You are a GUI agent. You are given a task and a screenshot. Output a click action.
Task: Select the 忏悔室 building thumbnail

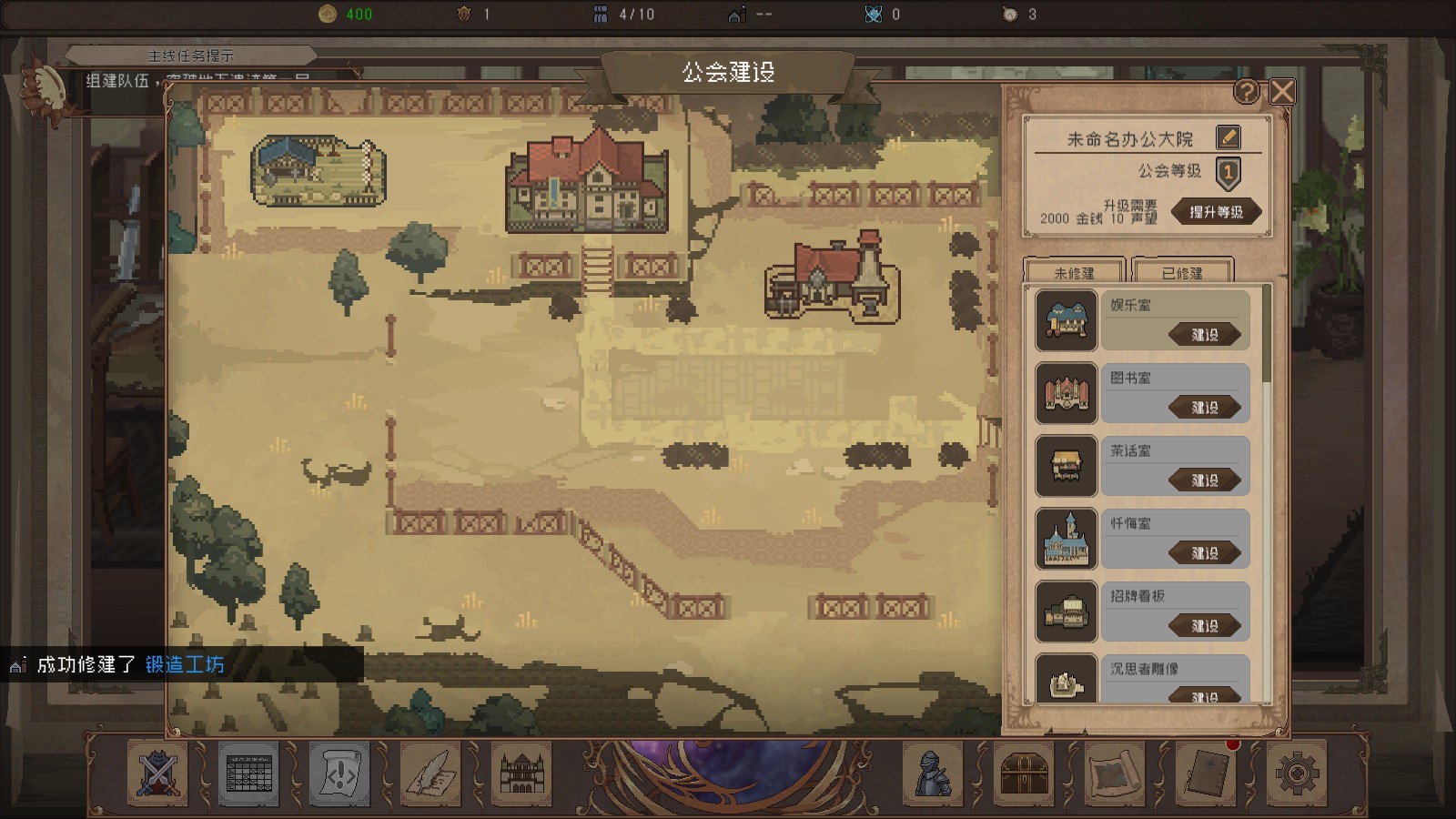(1066, 539)
